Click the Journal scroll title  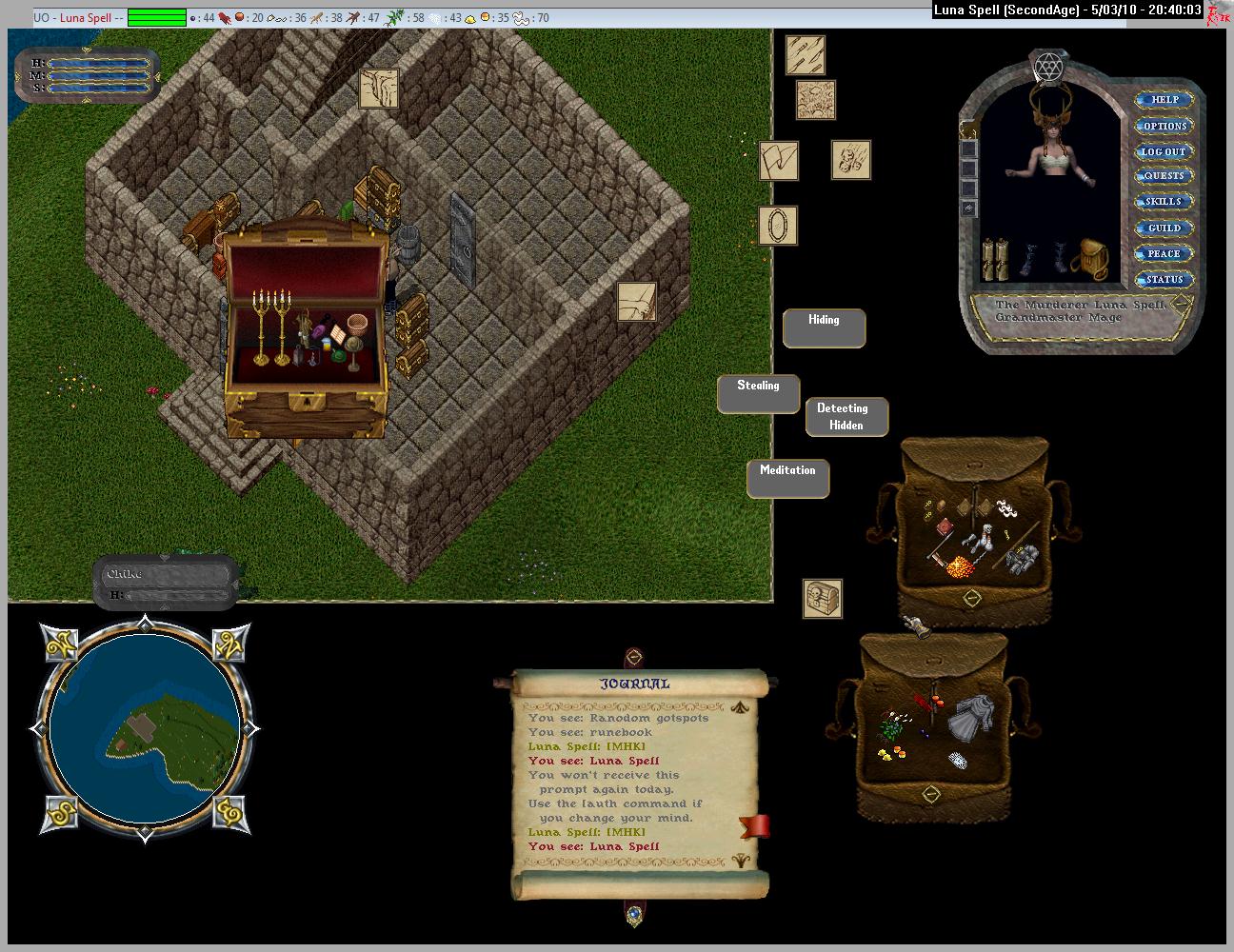pos(634,684)
